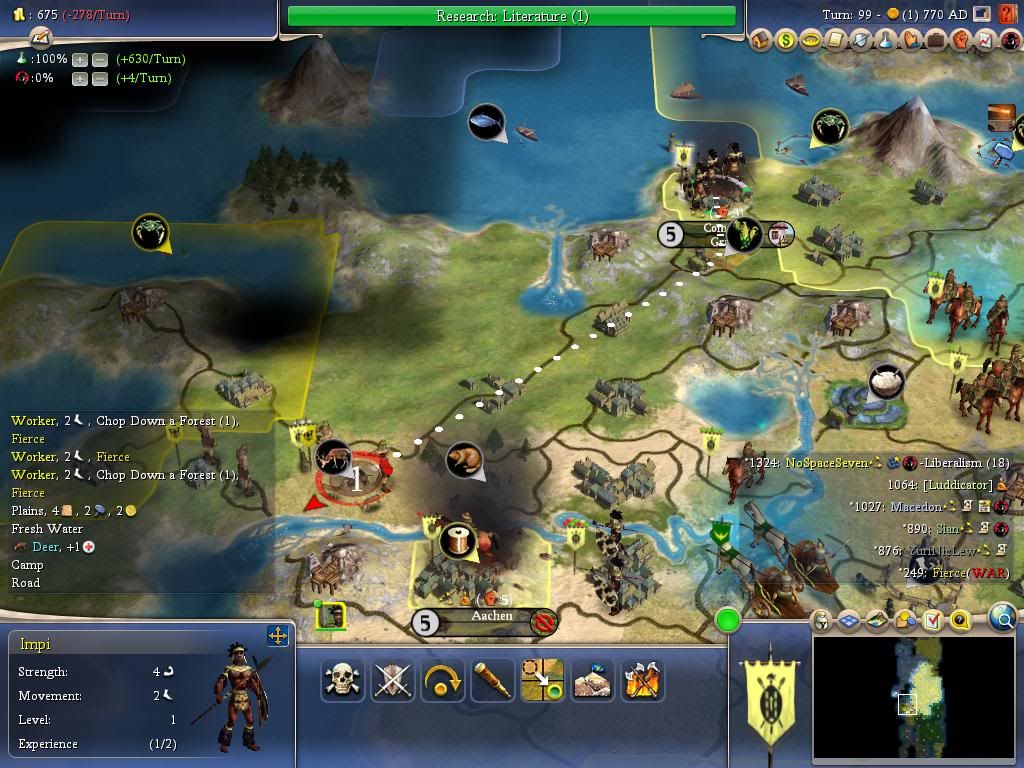Screen dimensions: 1024x768
Task: Activate the explore spyglass command
Action: click(x=493, y=680)
